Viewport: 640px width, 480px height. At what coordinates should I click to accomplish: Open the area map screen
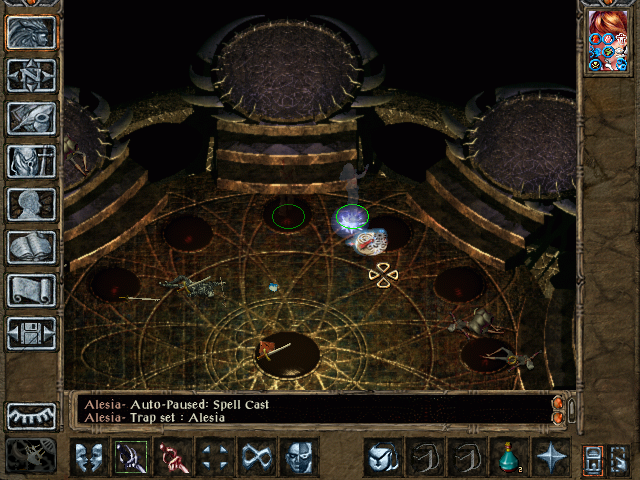coord(31,75)
